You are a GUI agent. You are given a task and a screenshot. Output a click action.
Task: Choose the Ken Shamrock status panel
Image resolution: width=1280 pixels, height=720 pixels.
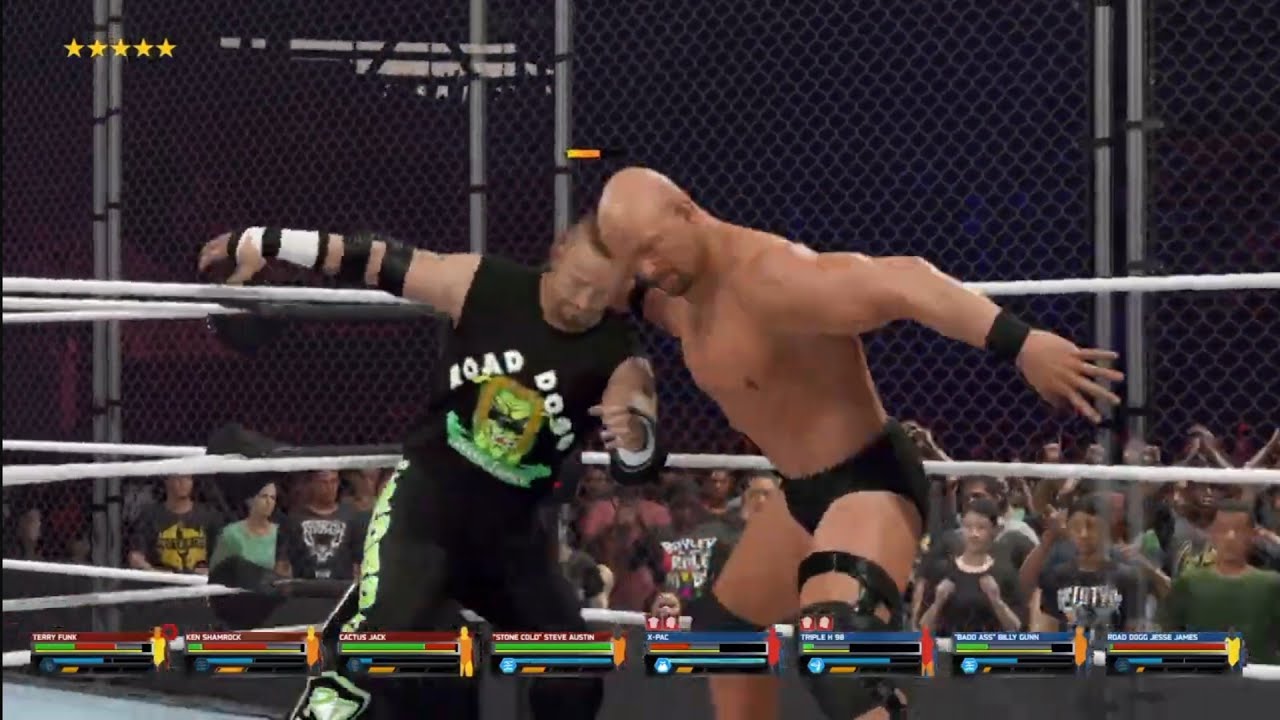(x=252, y=651)
